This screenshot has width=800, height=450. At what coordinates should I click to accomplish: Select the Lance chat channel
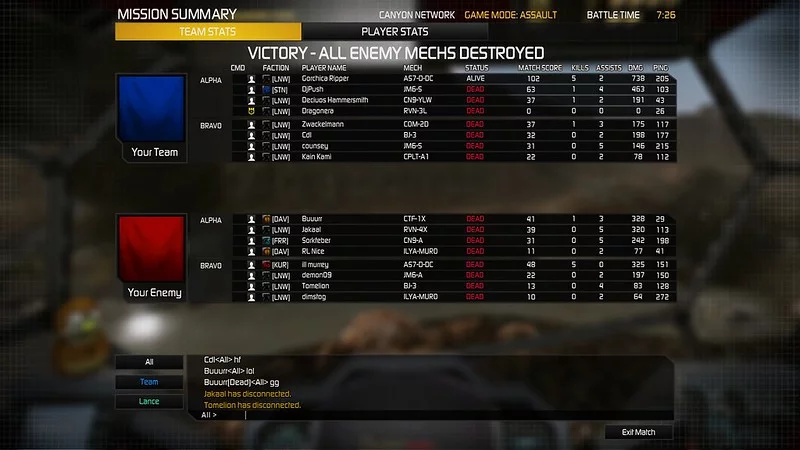tap(149, 402)
